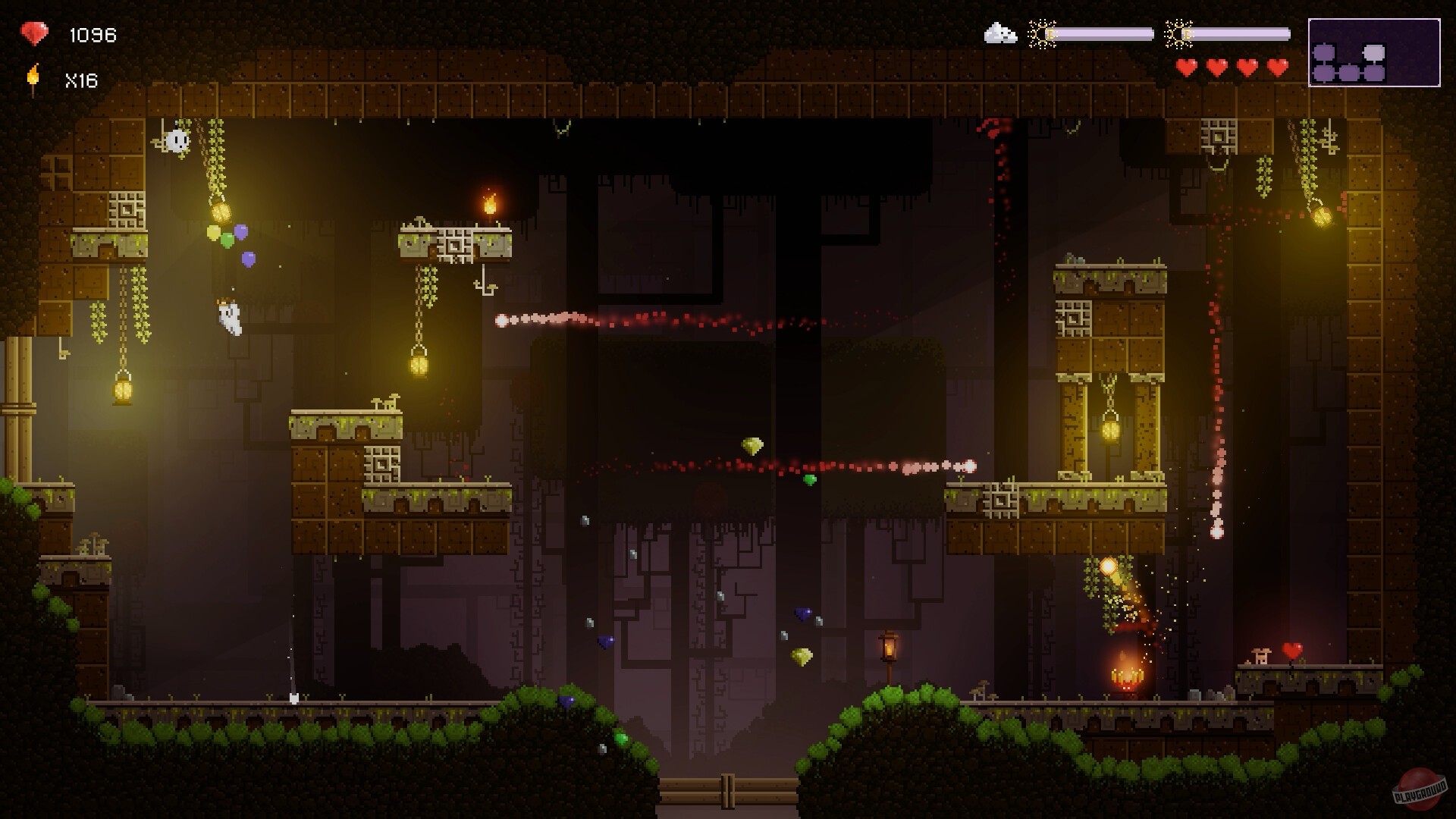Click the purple balloon in the balloon cluster
The width and height of the screenshot is (1456, 819).
point(241,231)
